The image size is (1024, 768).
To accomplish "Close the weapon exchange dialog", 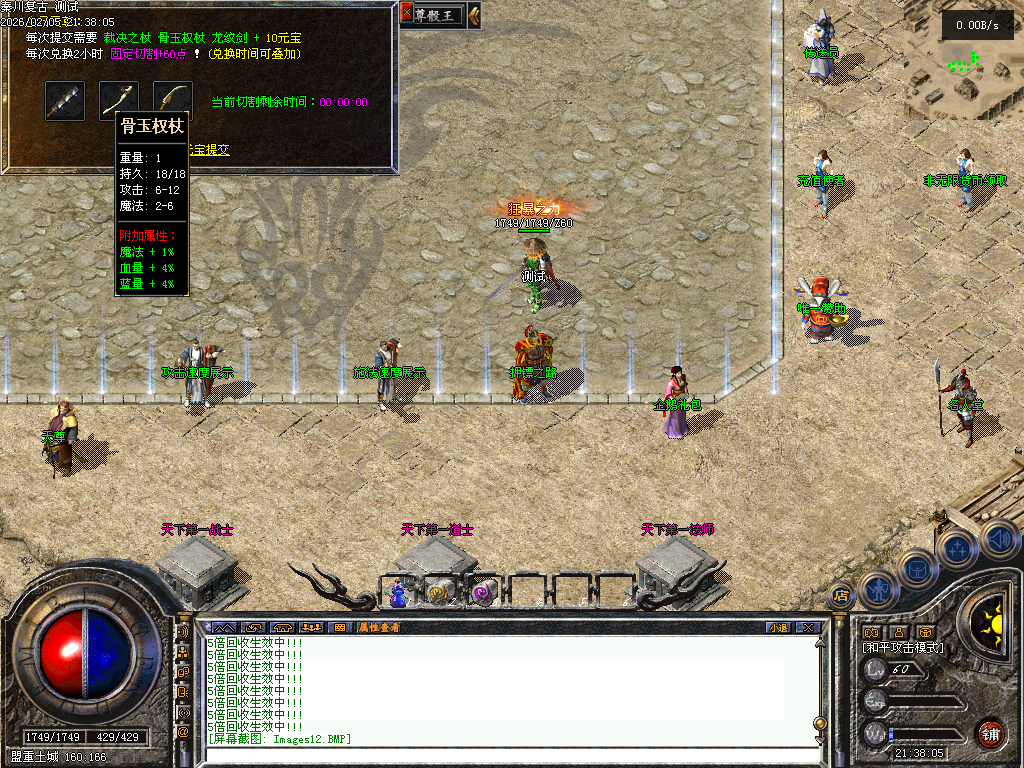I will point(407,13).
